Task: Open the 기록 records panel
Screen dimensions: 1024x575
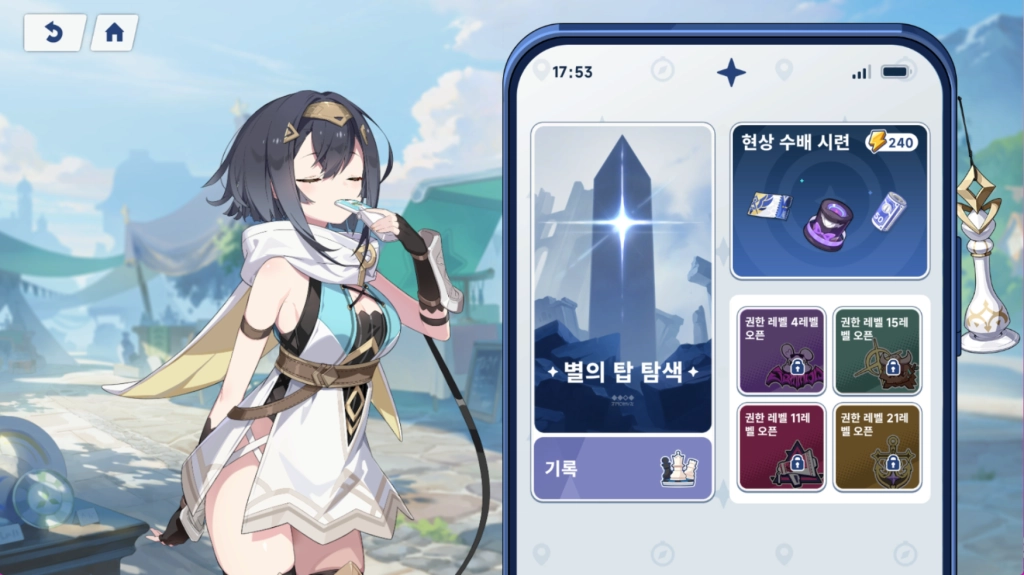Action: 622,468
